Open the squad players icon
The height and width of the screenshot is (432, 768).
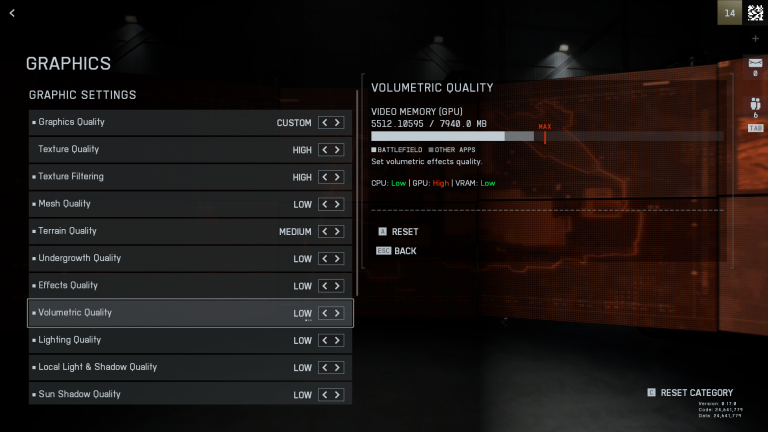pyautogui.click(x=755, y=103)
